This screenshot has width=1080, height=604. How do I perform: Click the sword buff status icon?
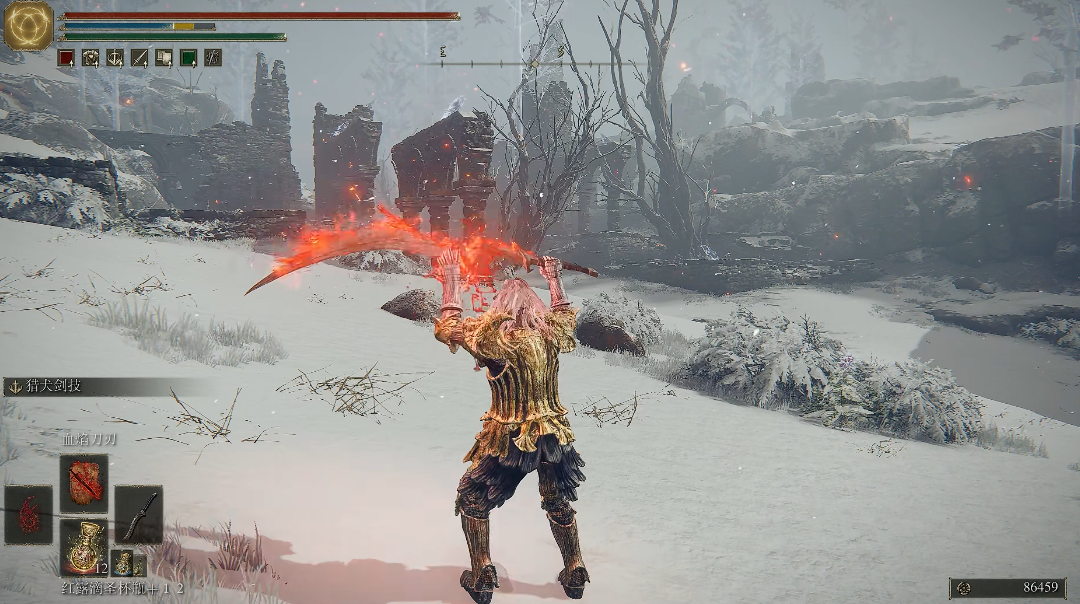(x=139, y=58)
